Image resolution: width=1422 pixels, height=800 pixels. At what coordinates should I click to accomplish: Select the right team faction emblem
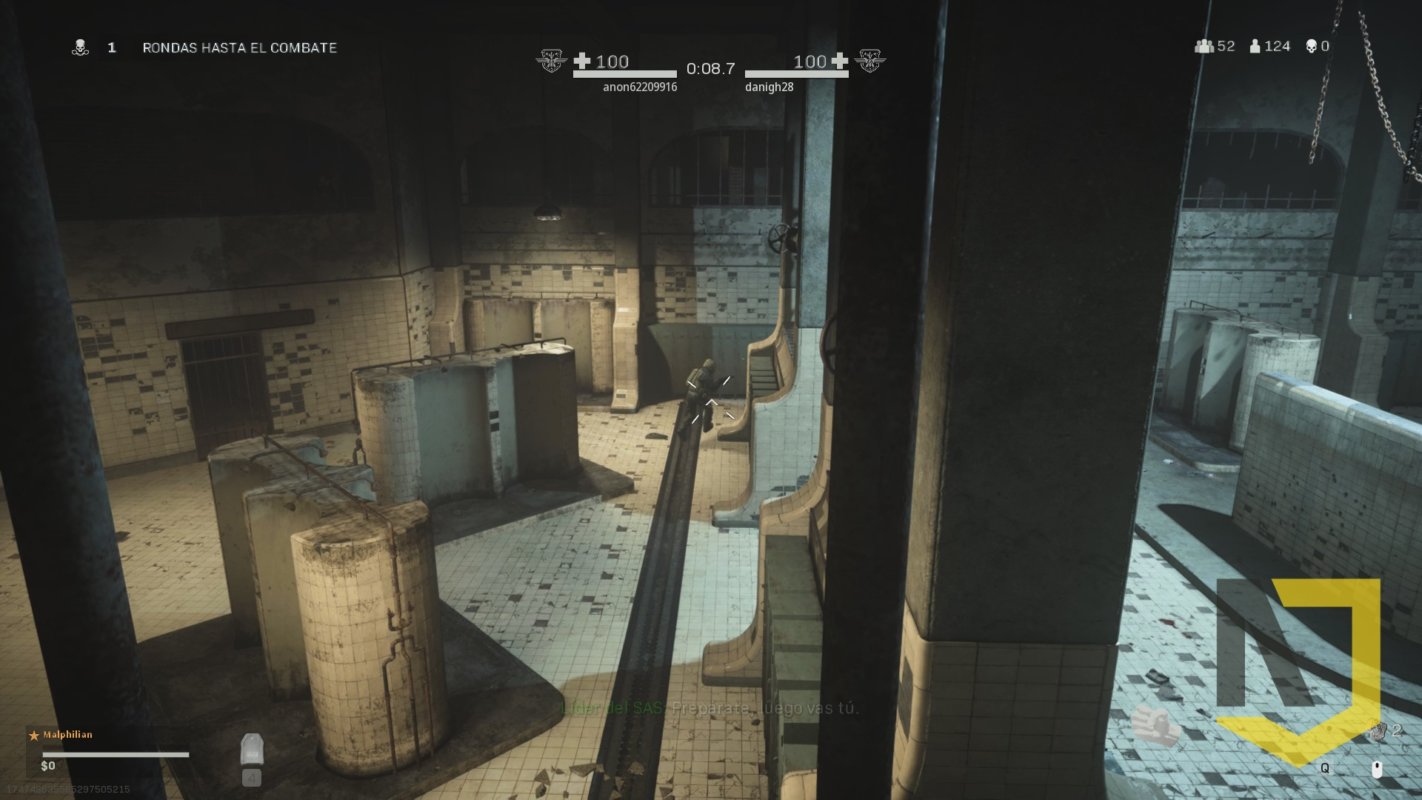coord(869,59)
